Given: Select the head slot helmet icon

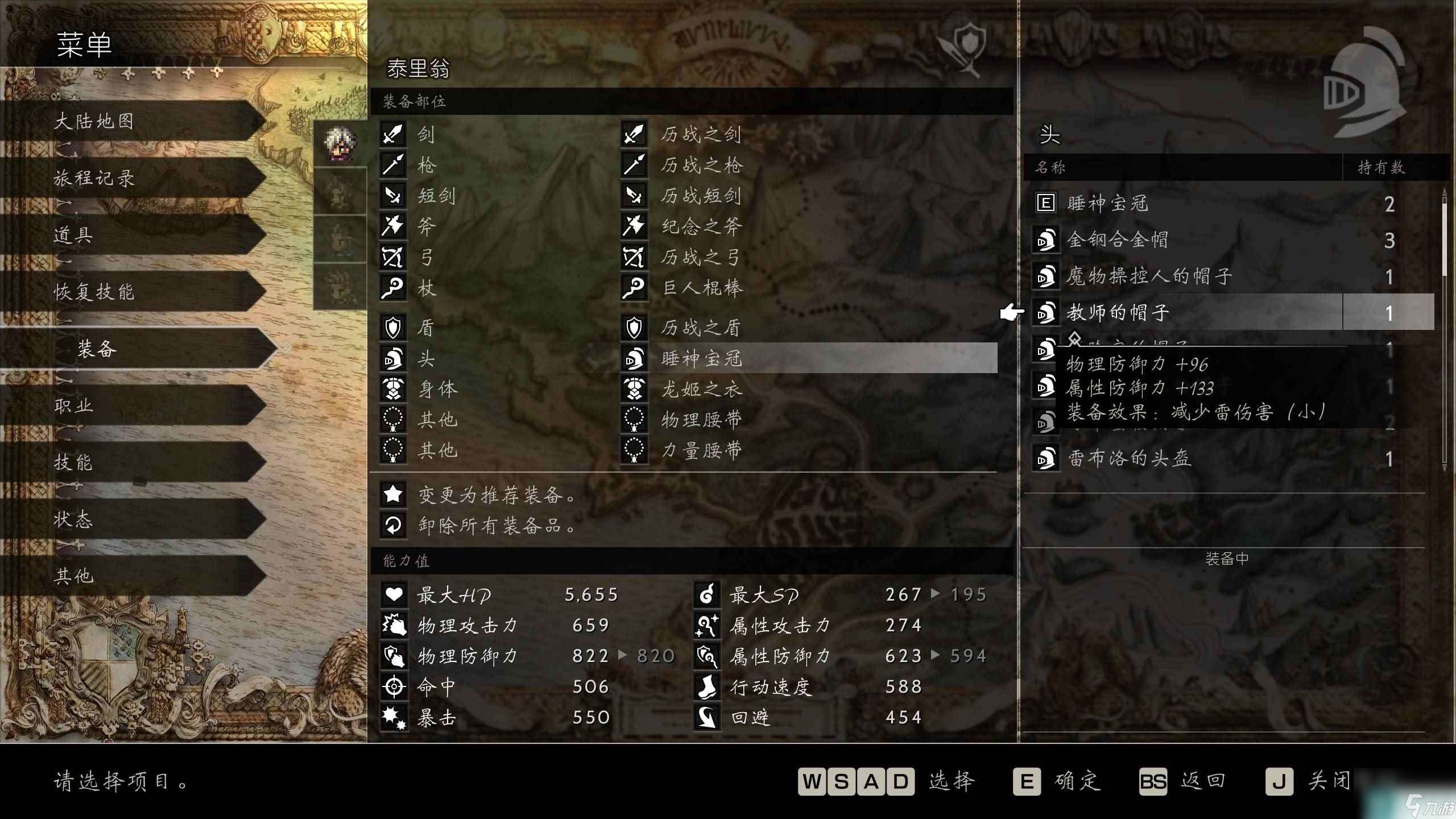Looking at the screenshot, I should pyautogui.click(x=394, y=359).
